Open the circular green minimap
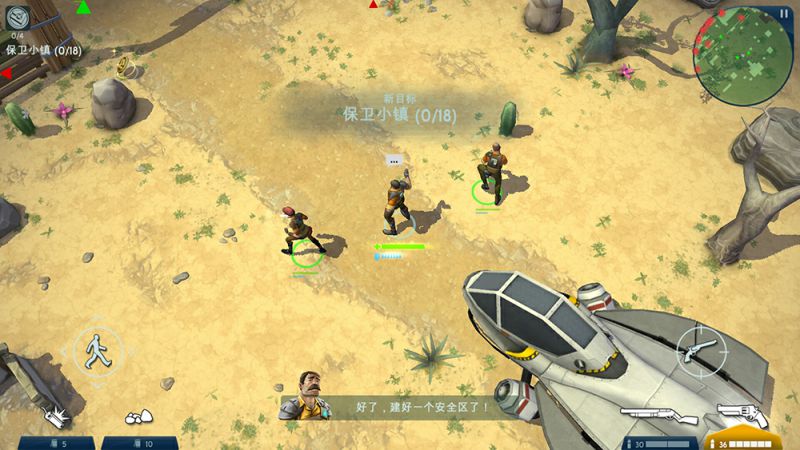This screenshot has height=450, width=800. pos(742,55)
